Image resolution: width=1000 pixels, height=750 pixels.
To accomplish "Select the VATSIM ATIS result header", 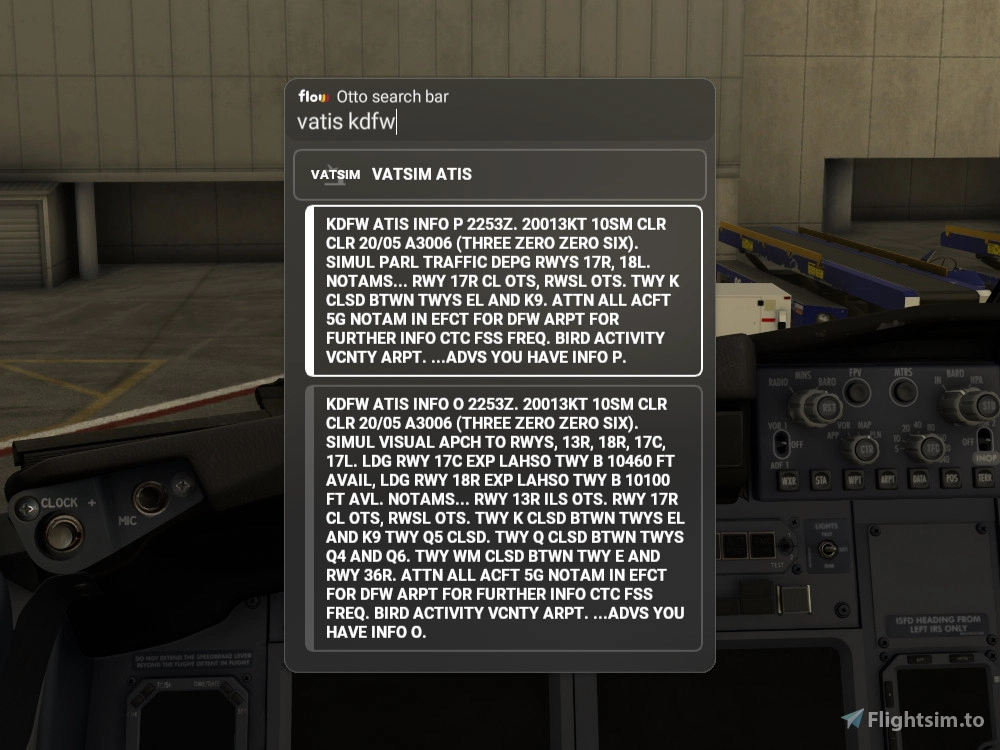I will click(500, 174).
